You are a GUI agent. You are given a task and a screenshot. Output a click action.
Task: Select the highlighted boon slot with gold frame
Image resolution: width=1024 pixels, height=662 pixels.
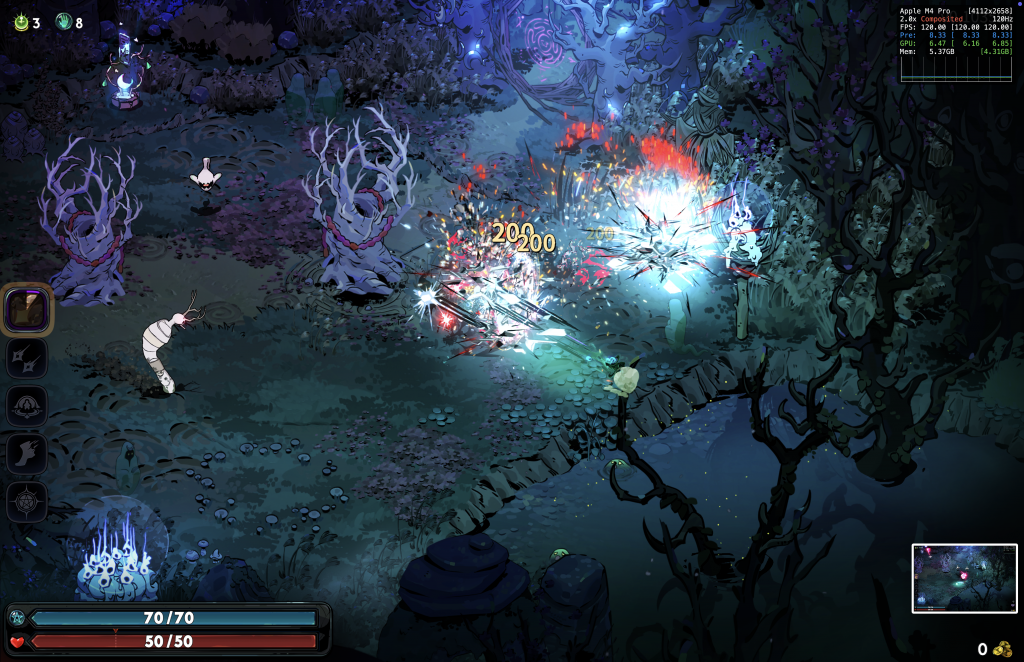click(x=27, y=309)
